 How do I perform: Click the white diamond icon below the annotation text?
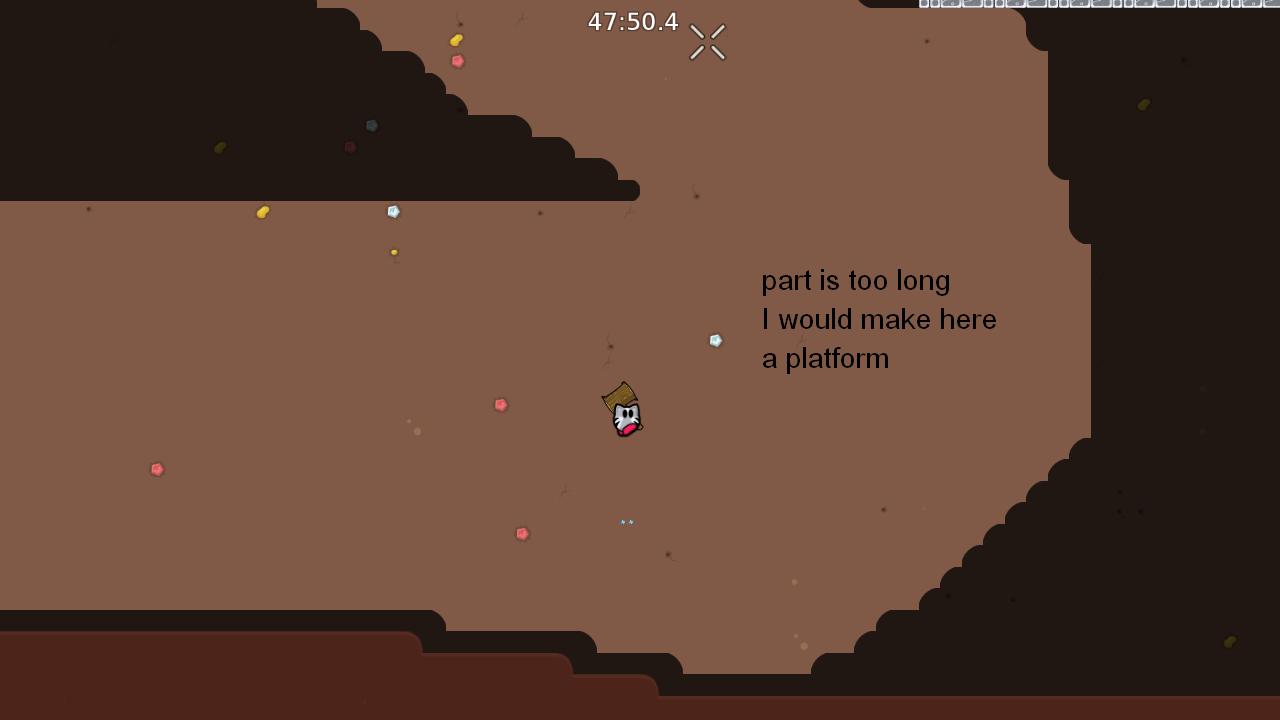(716, 340)
